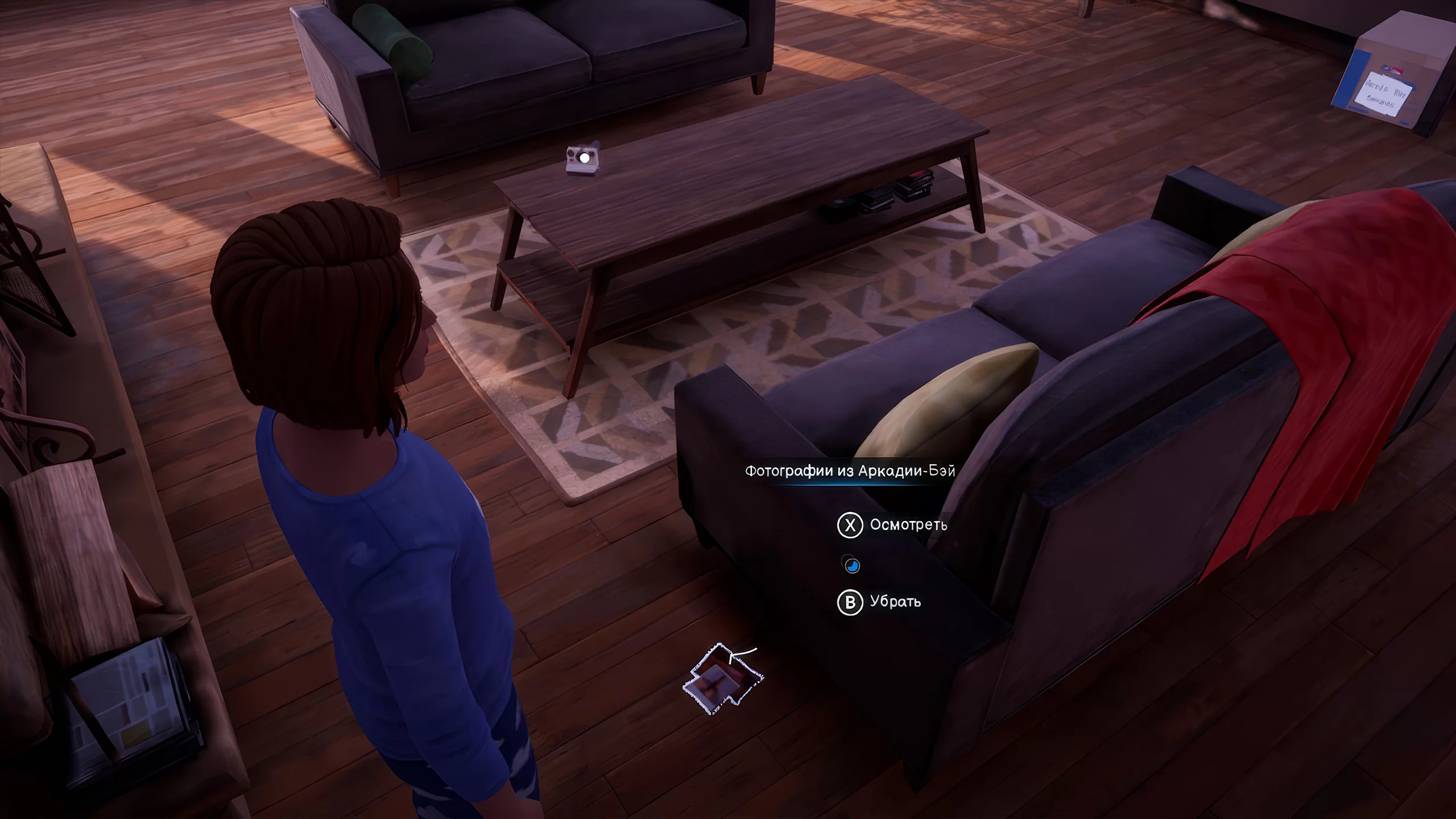Click the photos from Arcadia Bay on the floor
Screen dimensions: 1456x819
coord(722,681)
